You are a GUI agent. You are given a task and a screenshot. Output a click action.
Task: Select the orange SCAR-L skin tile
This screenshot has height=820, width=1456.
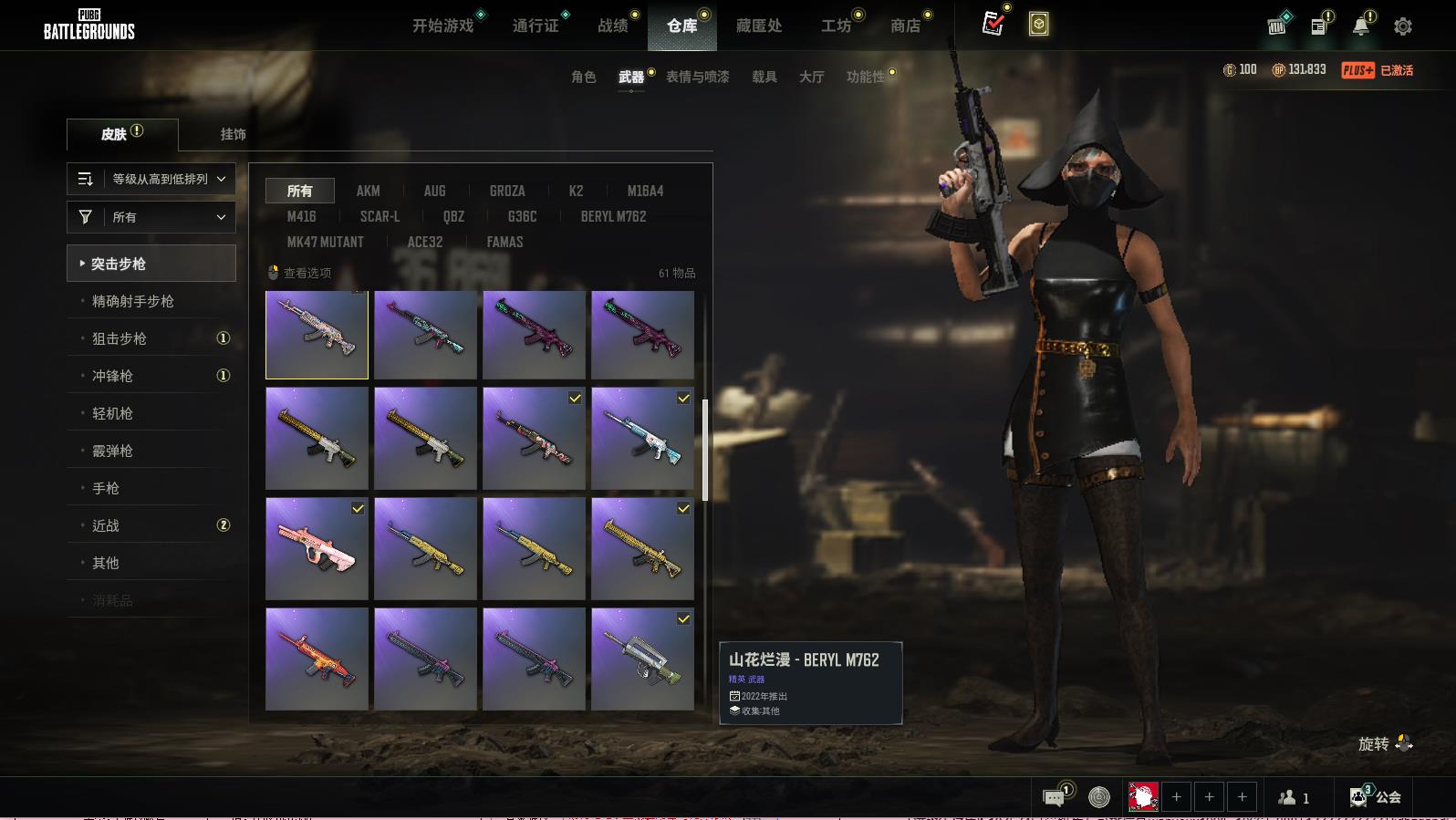pyautogui.click(x=317, y=659)
